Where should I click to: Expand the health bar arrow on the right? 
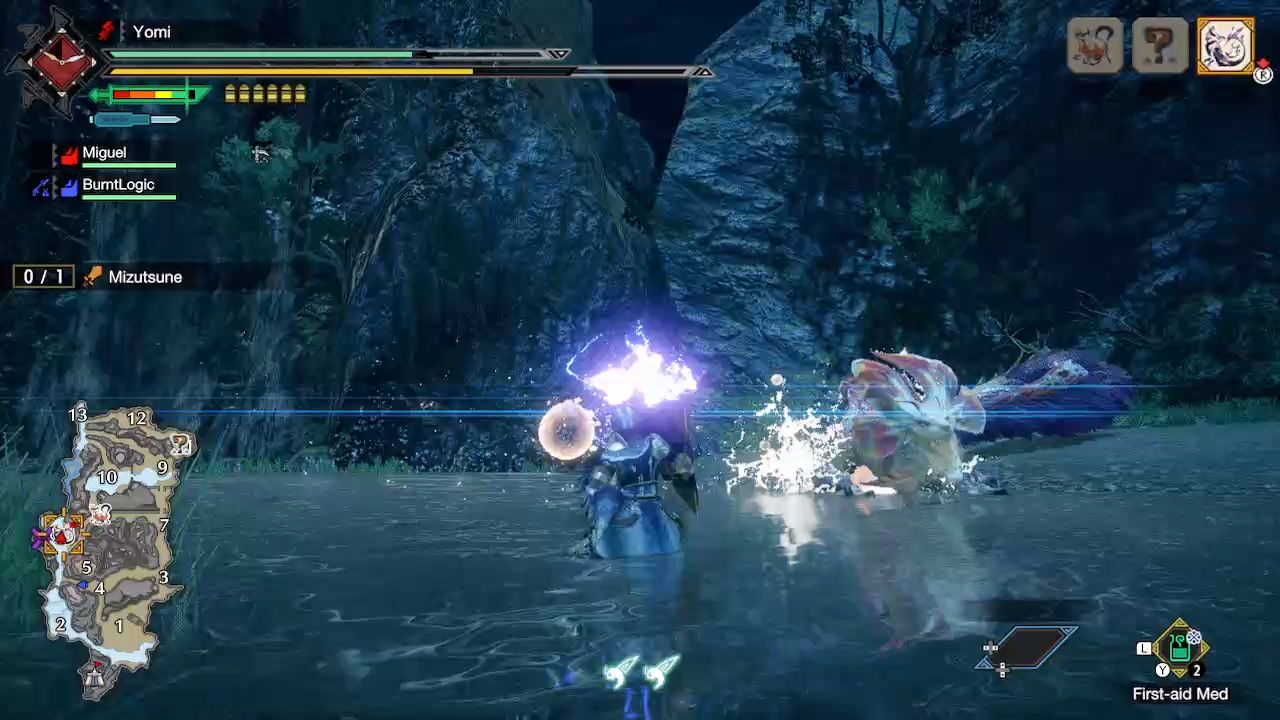pyautogui.click(x=559, y=55)
